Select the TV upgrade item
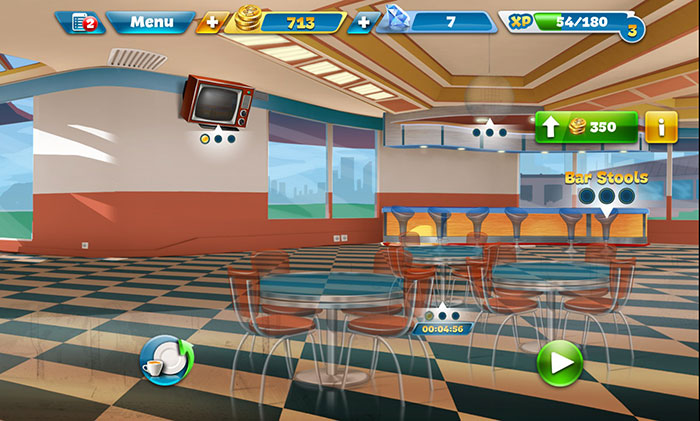The width and height of the screenshot is (700, 421). coord(217,102)
